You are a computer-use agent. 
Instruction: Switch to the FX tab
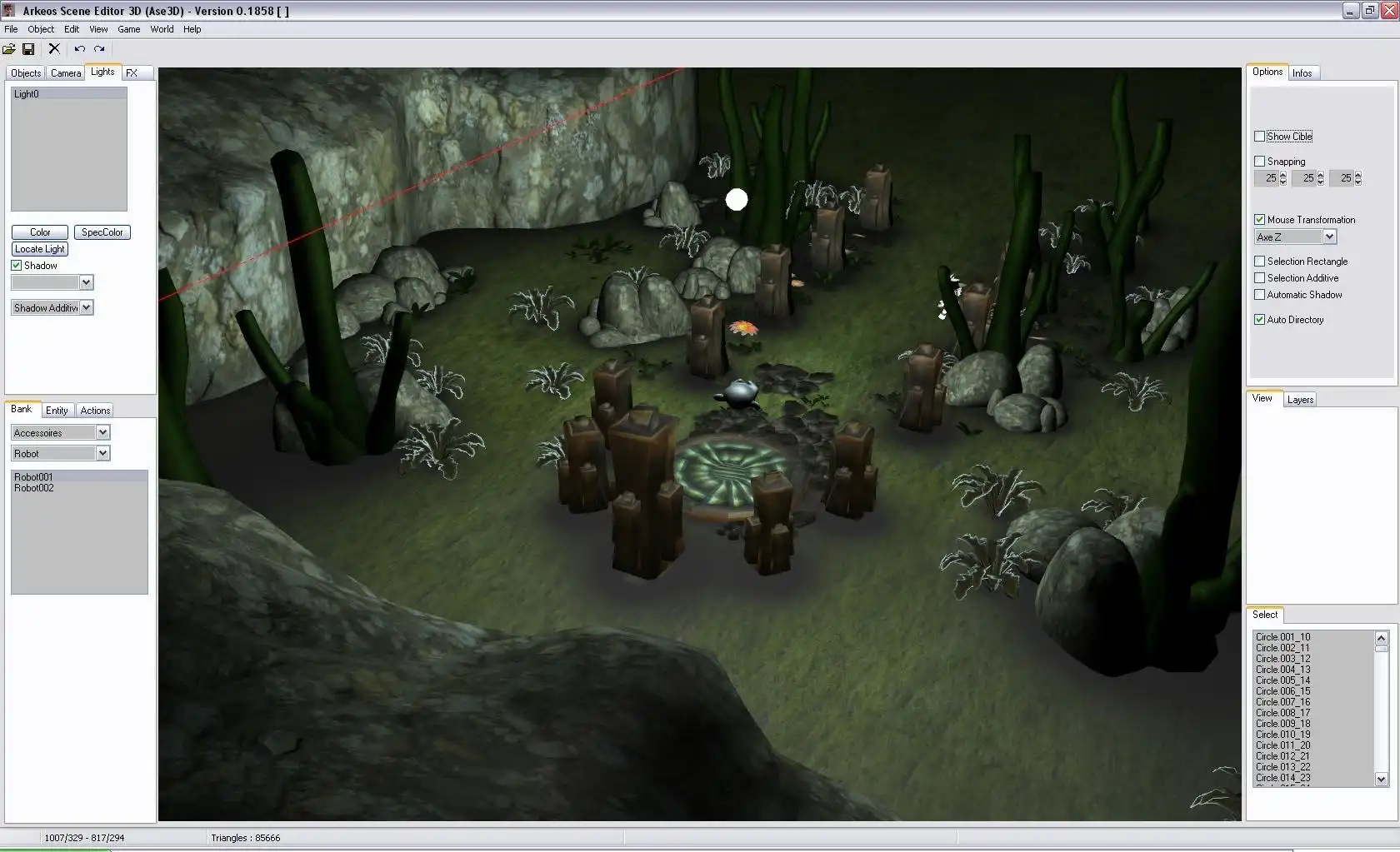pyautogui.click(x=132, y=73)
